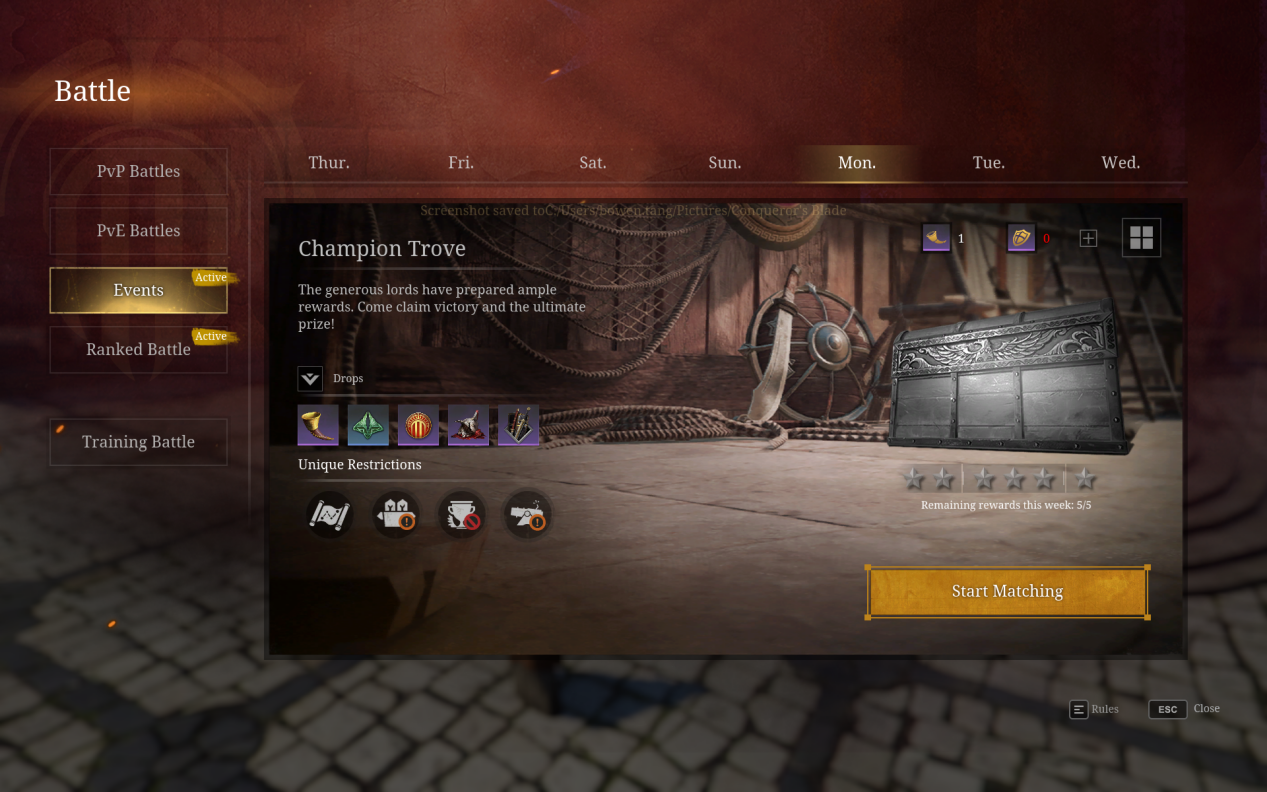Image resolution: width=1267 pixels, height=792 pixels.
Task: Check the map scroll restriction icon
Action: coord(329,515)
